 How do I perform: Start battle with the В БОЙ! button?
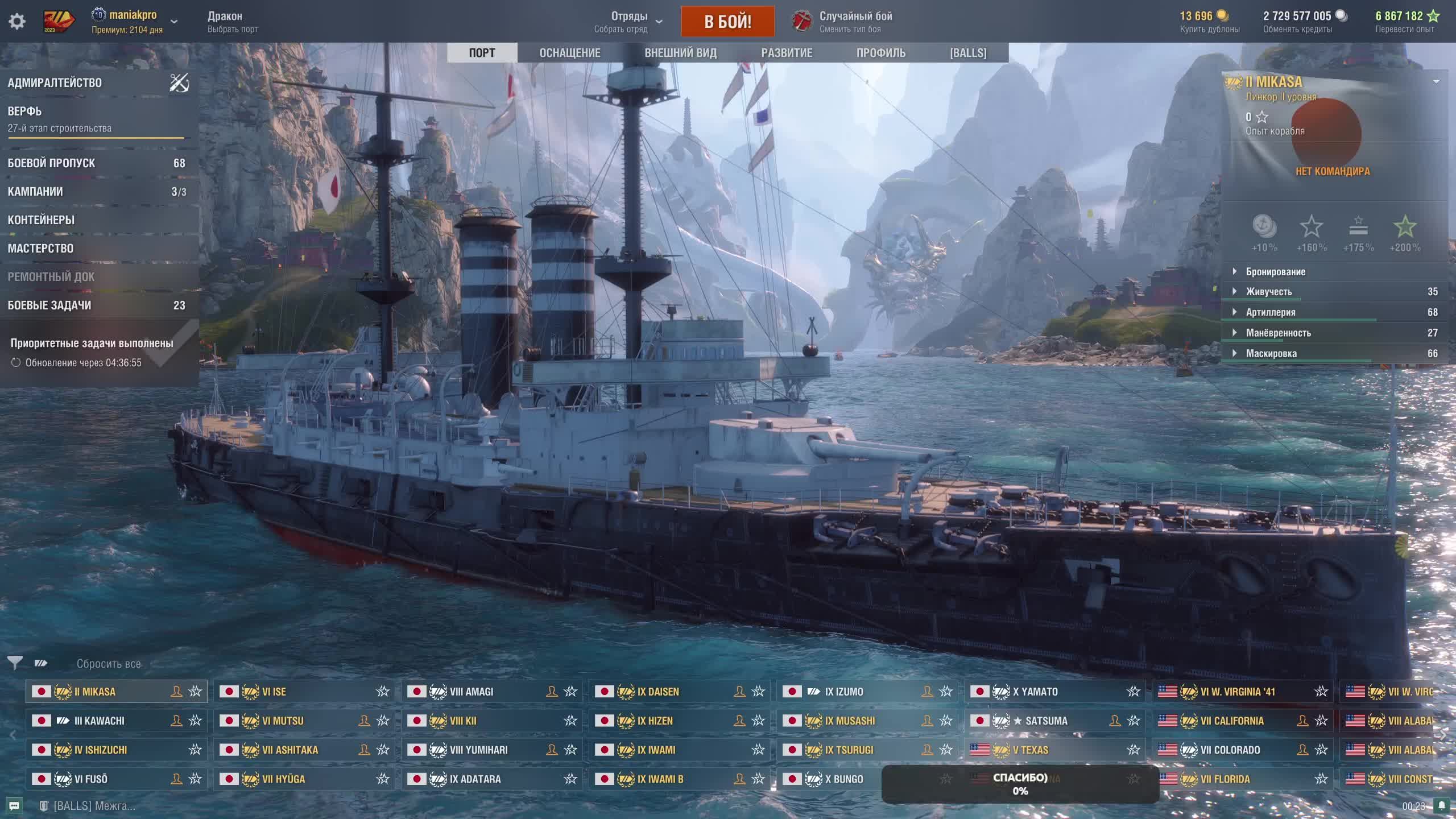[x=727, y=22]
